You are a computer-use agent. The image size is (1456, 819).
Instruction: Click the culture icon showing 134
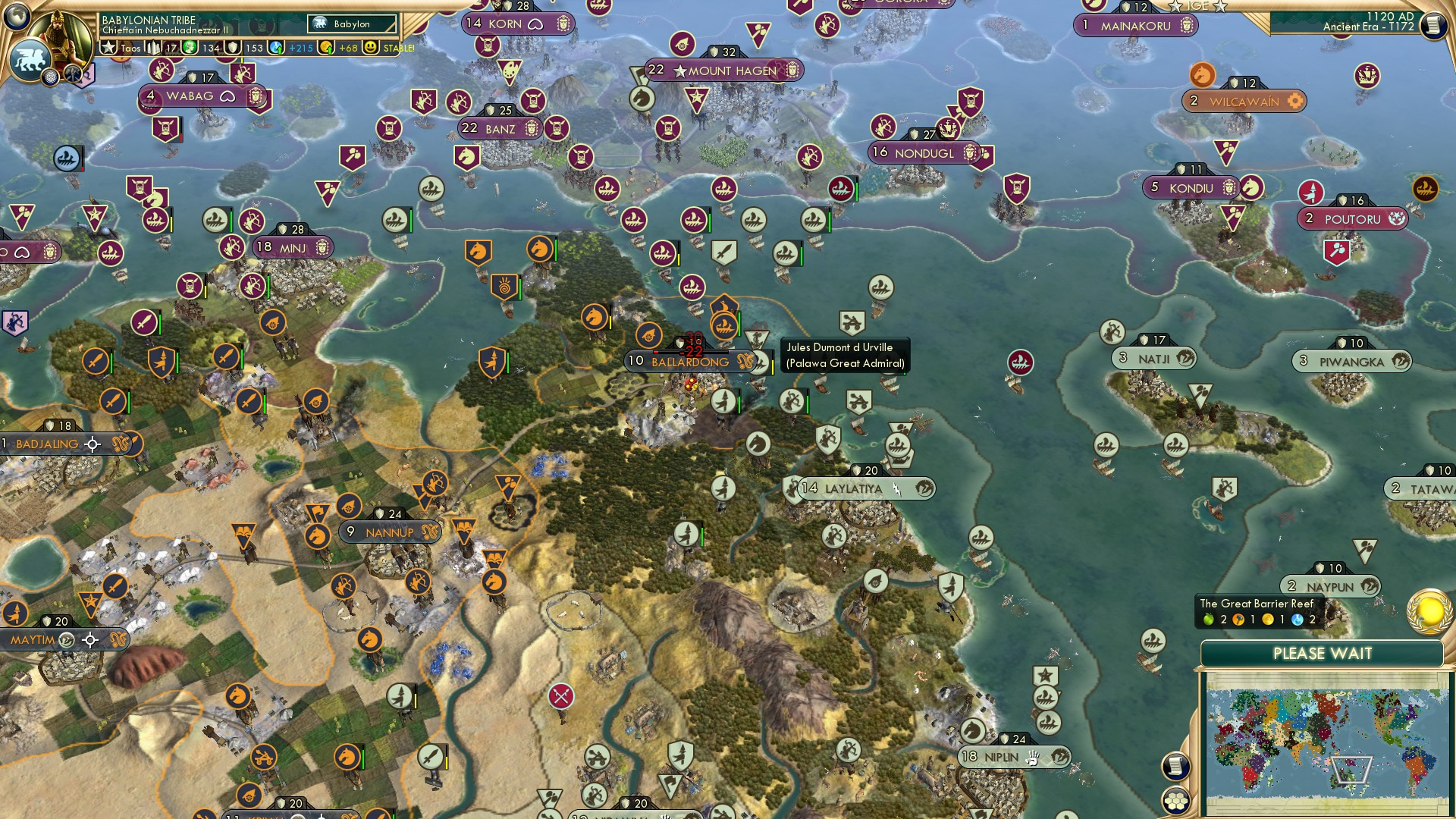[x=189, y=48]
